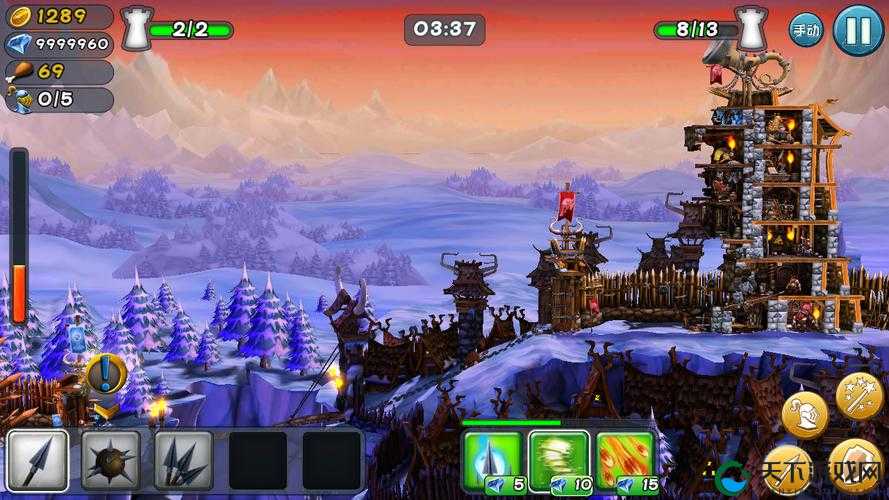Choose the spiked ball ammo slot
The image size is (889, 500).
(111, 461)
